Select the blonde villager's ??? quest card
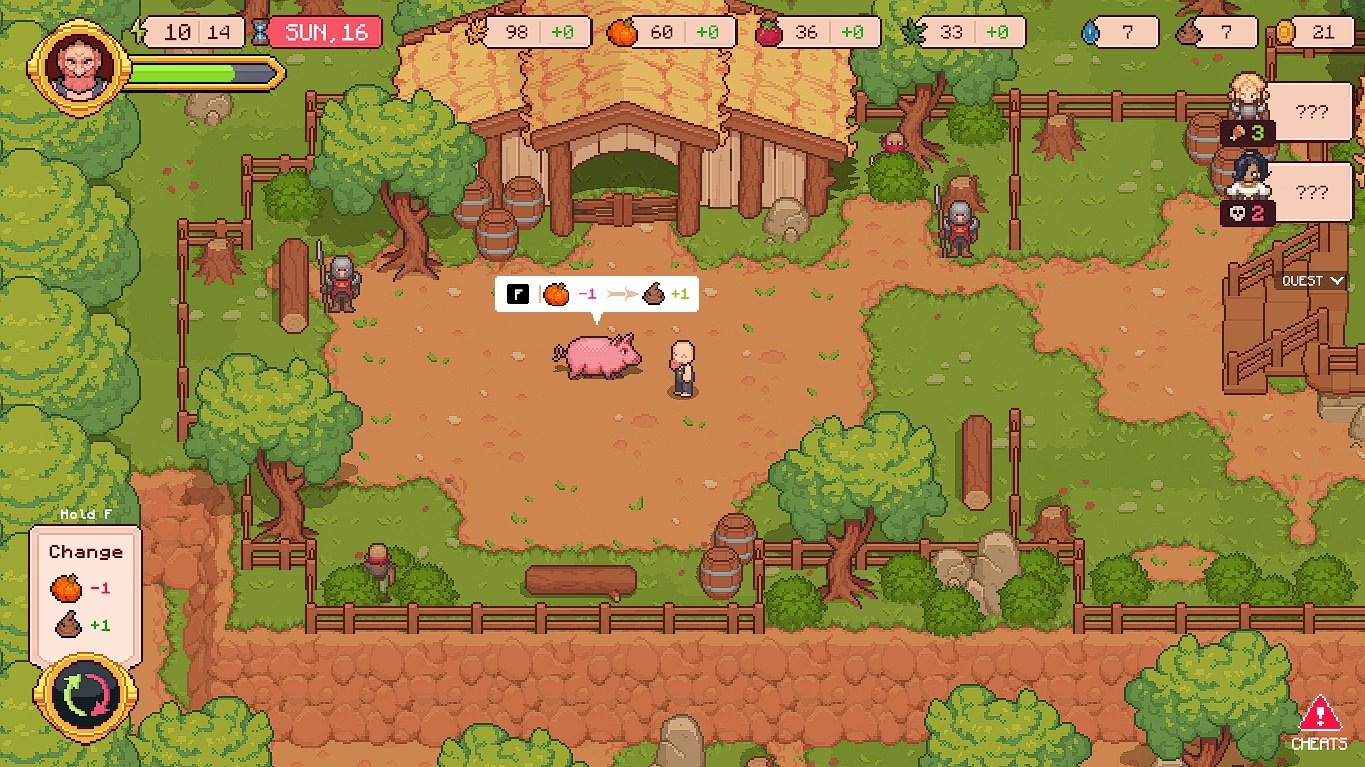The width and height of the screenshot is (1365, 767). [x=1310, y=113]
